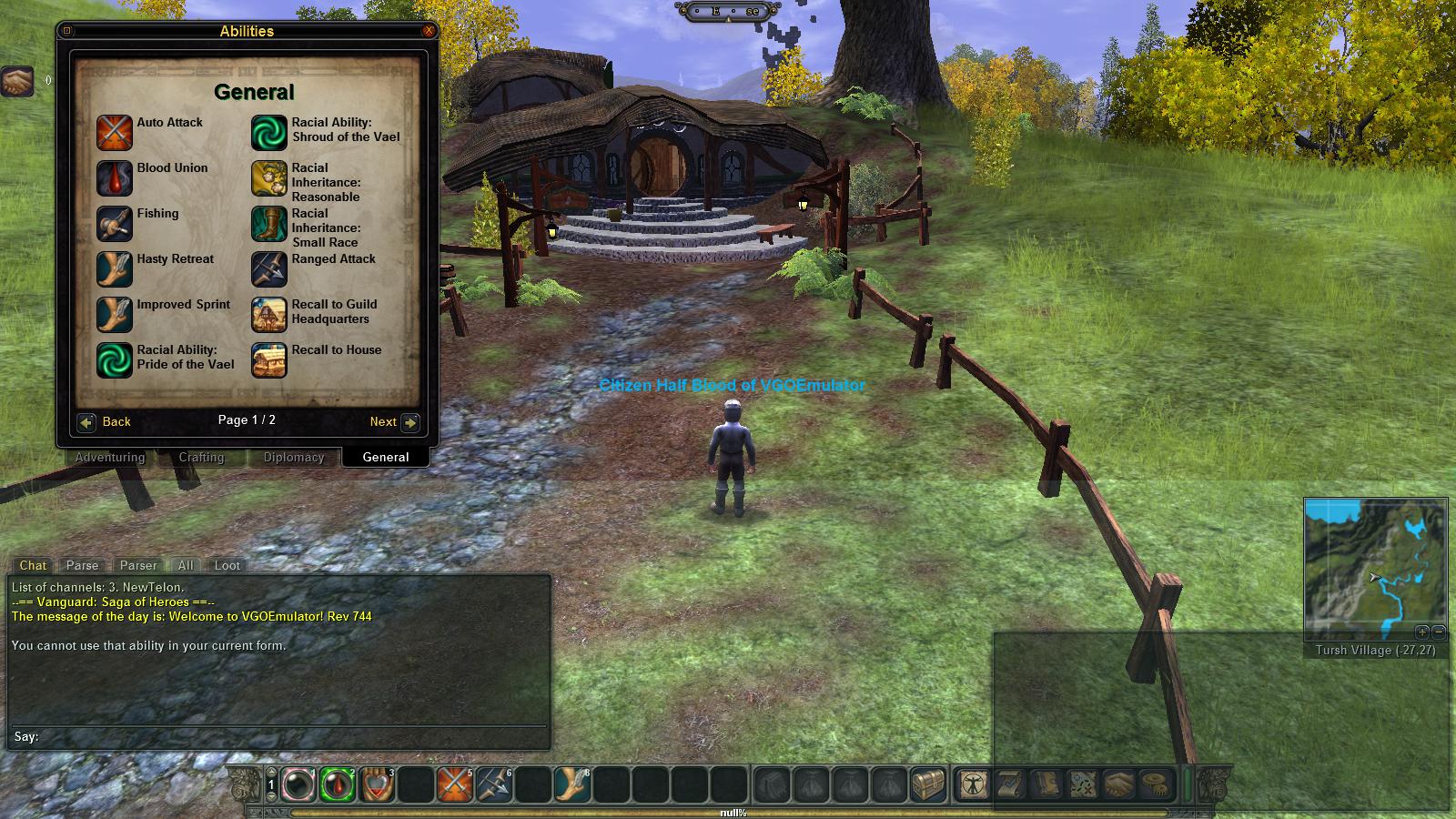Click the Back page arrow
Viewport: 1456px width, 819px height.
[86, 422]
